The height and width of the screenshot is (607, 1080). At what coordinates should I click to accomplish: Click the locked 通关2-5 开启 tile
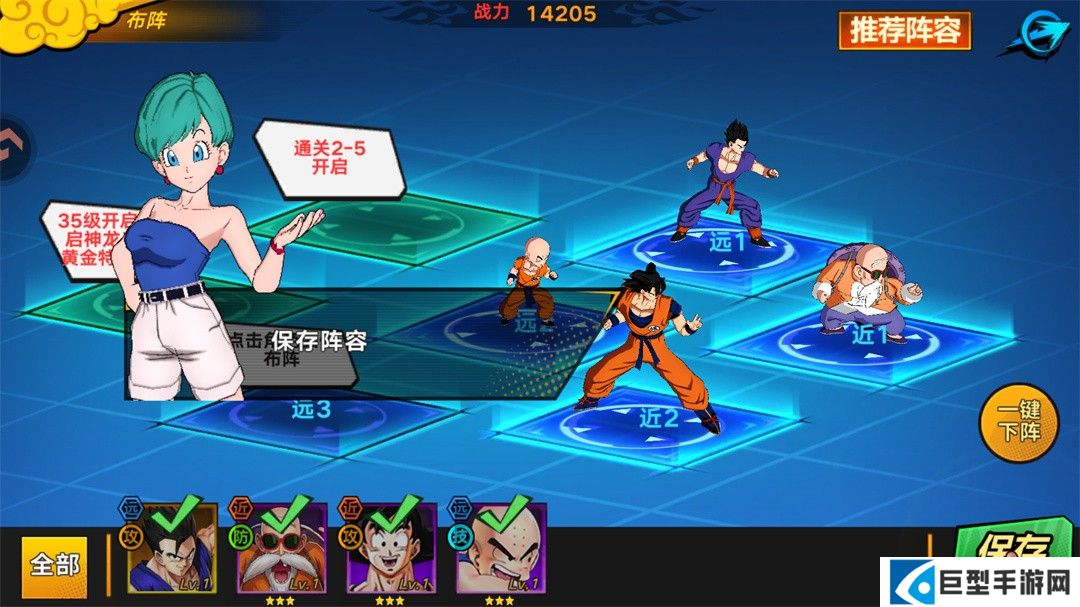click(x=329, y=158)
